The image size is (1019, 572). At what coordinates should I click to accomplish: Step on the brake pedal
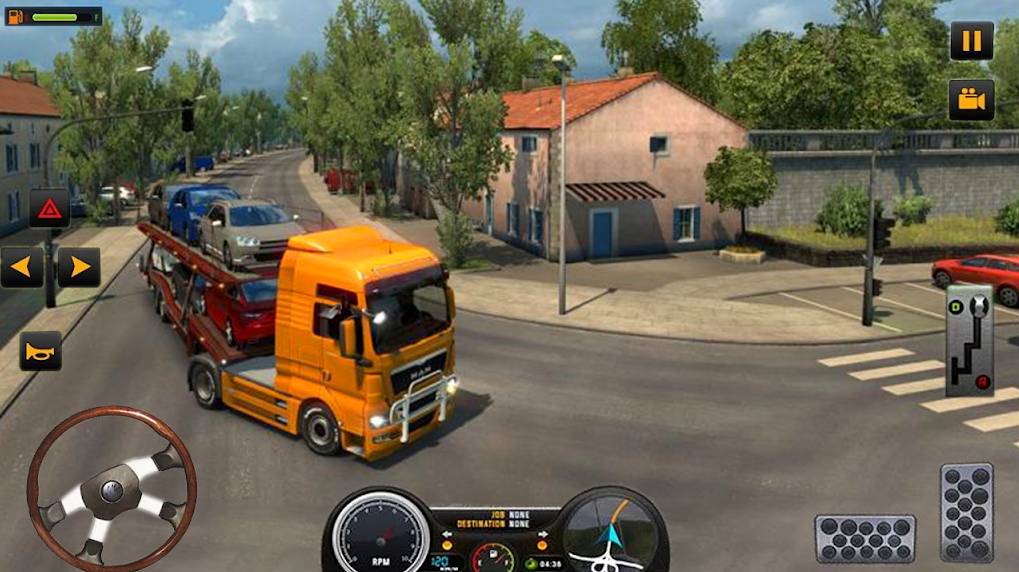tap(865, 538)
